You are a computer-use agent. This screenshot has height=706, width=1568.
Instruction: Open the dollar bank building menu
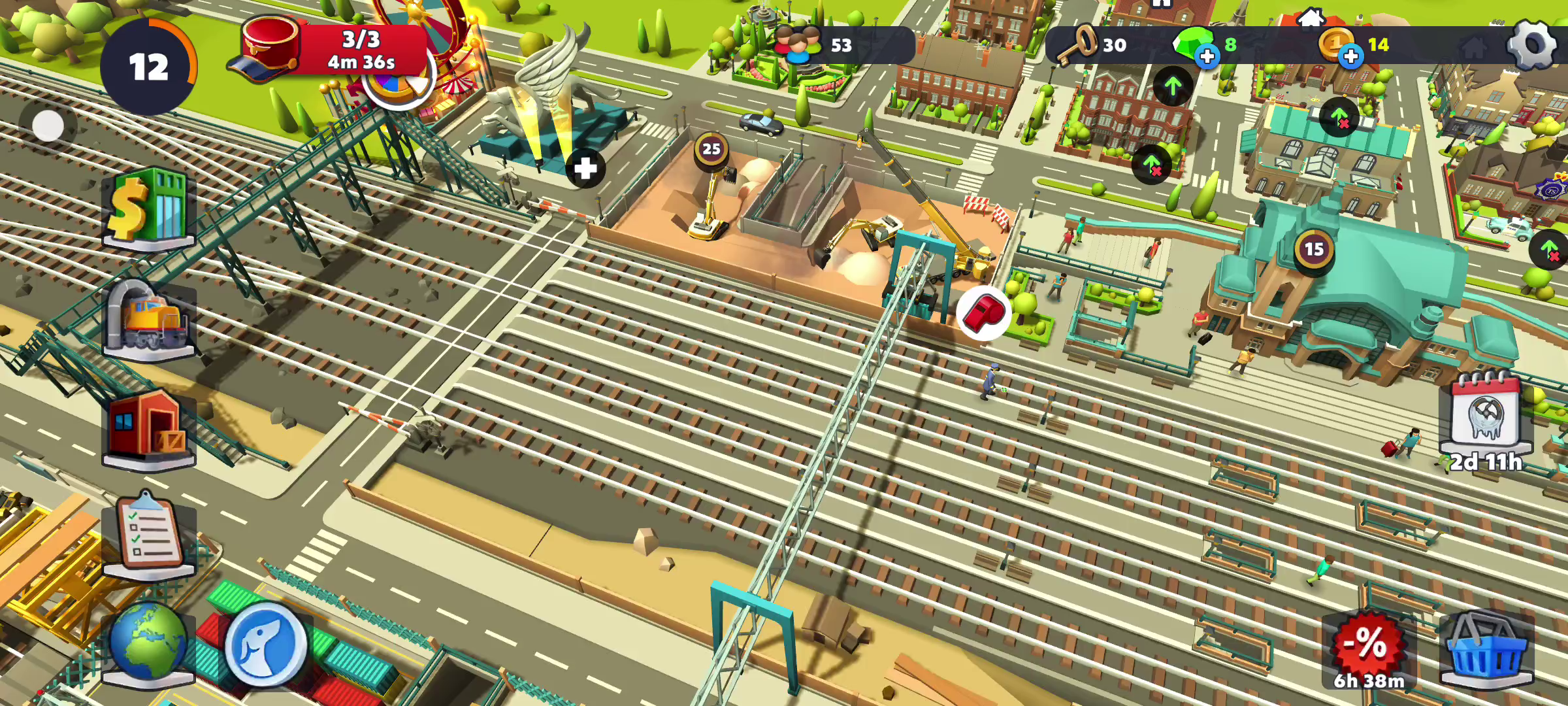coord(149,207)
